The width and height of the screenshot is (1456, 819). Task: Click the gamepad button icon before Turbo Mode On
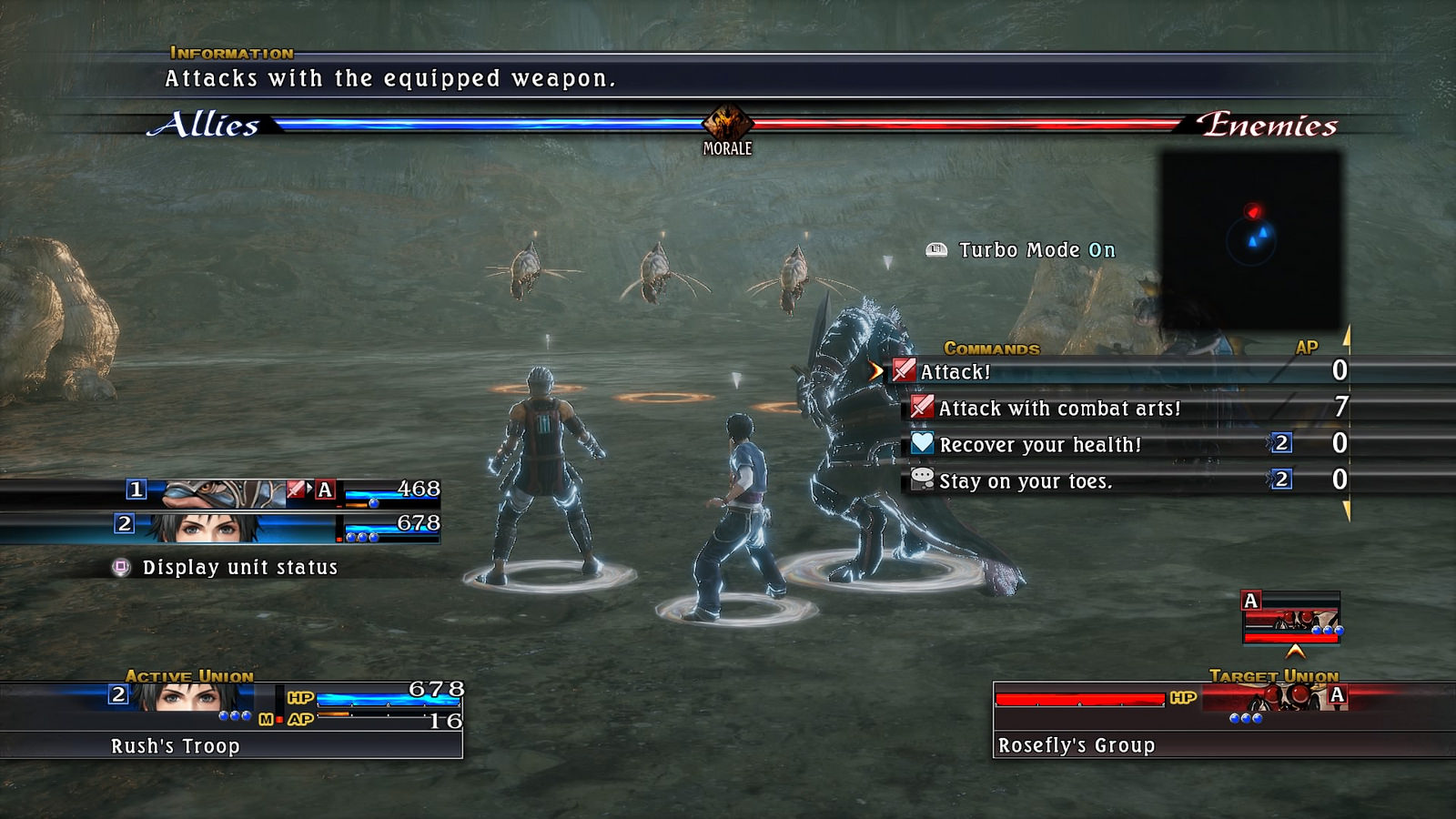tap(936, 249)
